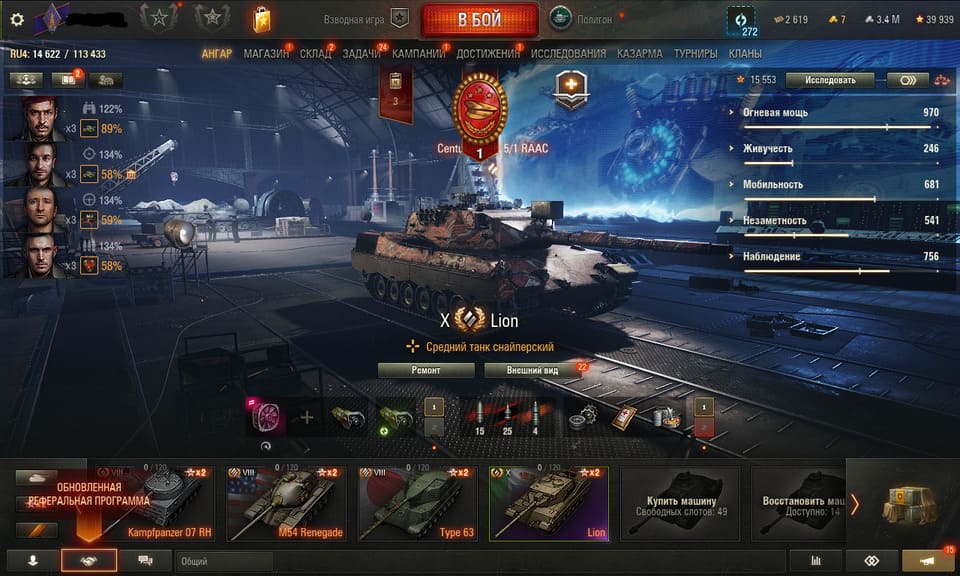View the Турниры tab

(x=695, y=53)
